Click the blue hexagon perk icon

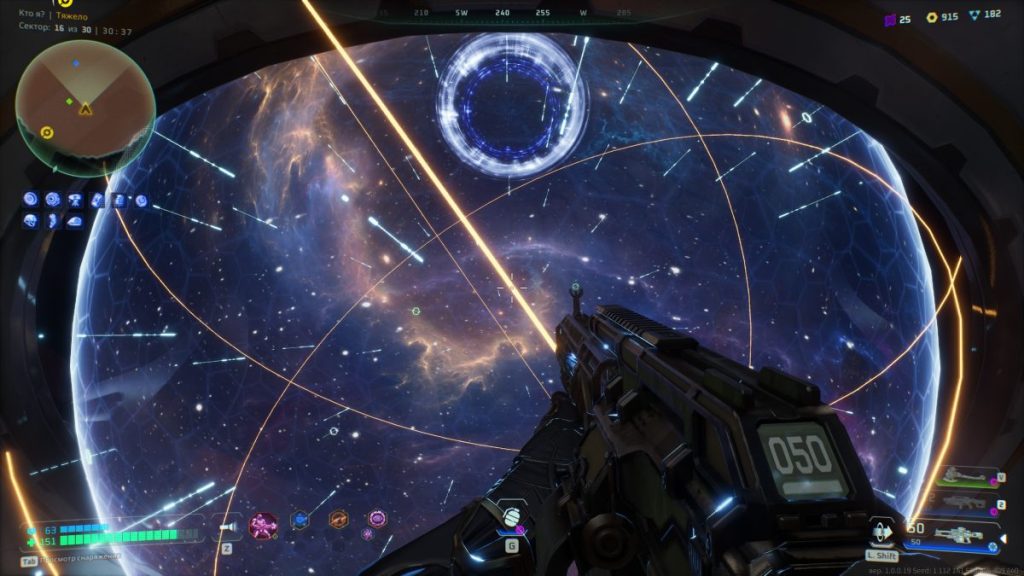(x=299, y=520)
